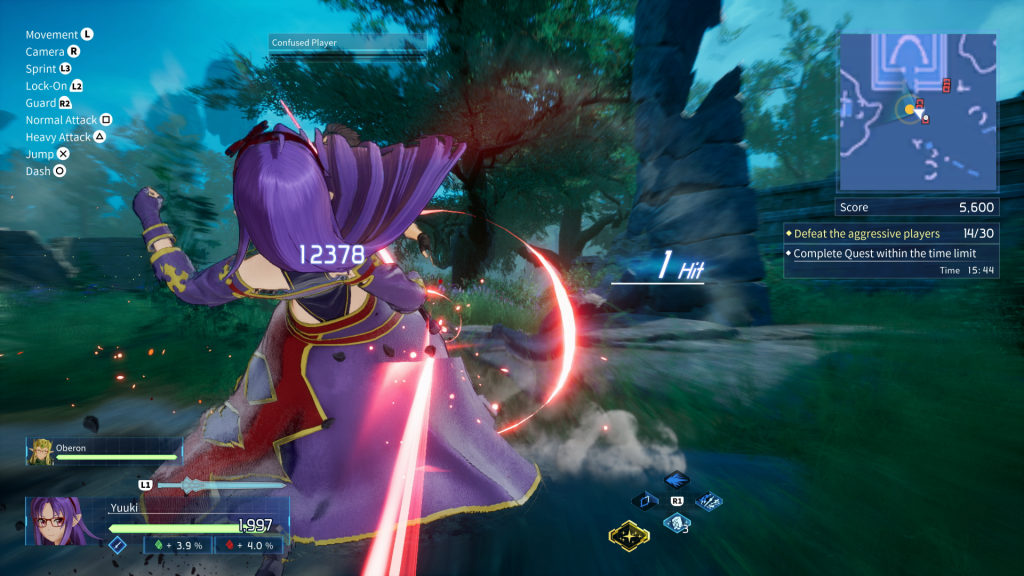
Task: Click the green gem buff indicator
Action: coord(179,545)
